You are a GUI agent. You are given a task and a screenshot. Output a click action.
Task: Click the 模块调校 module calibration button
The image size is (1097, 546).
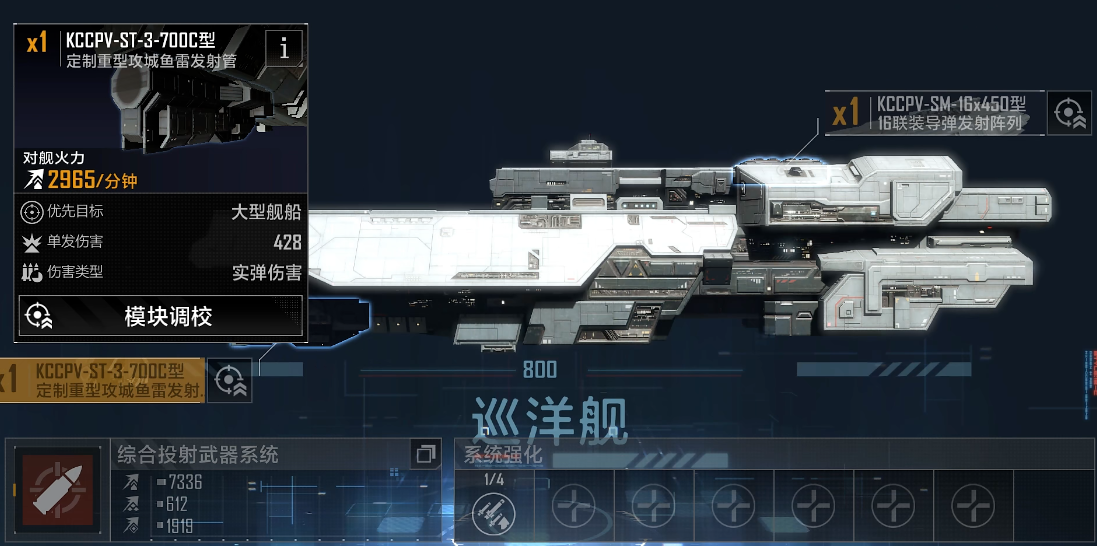tap(161, 316)
